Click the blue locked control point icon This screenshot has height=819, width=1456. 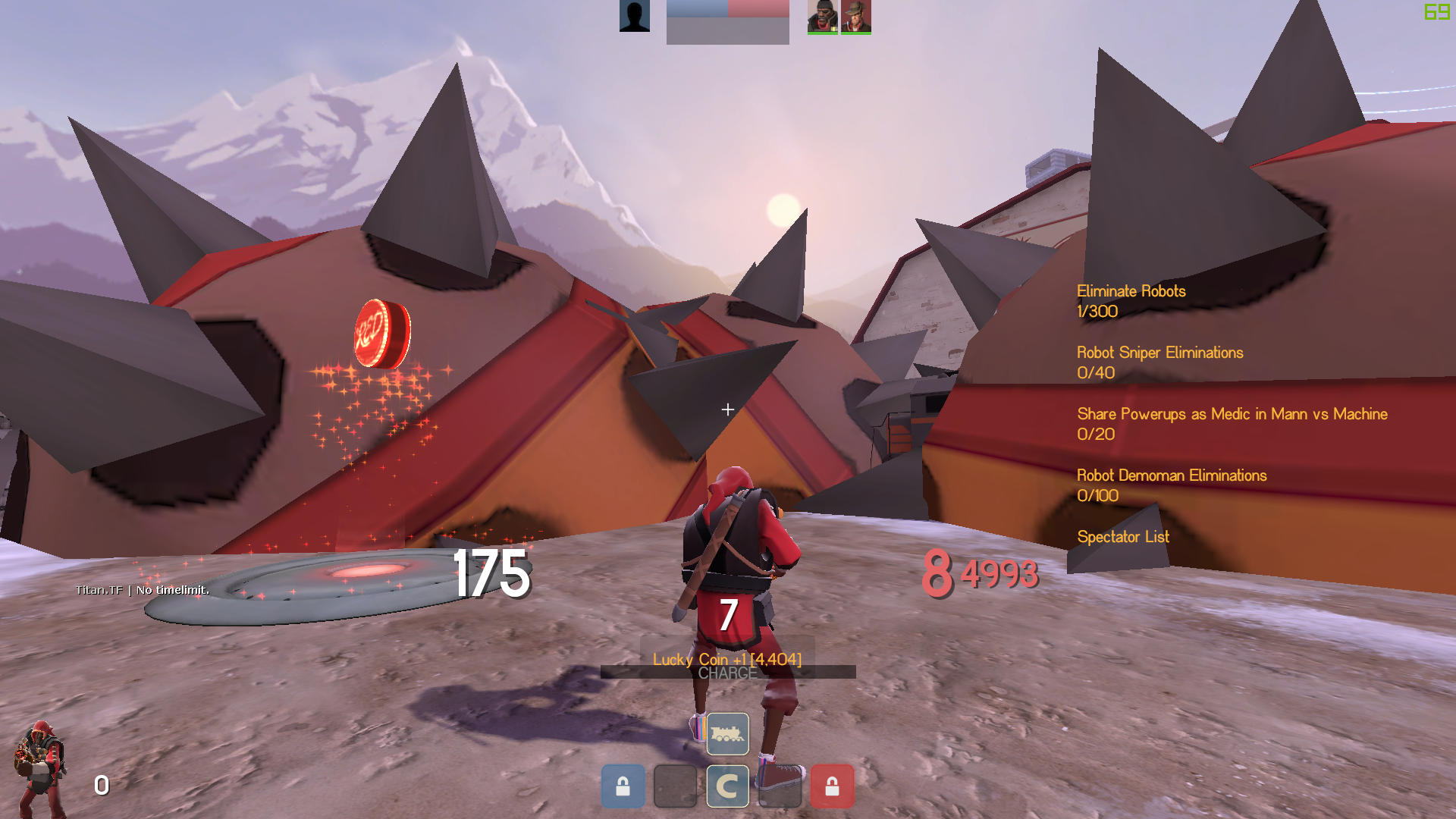pos(623,786)
